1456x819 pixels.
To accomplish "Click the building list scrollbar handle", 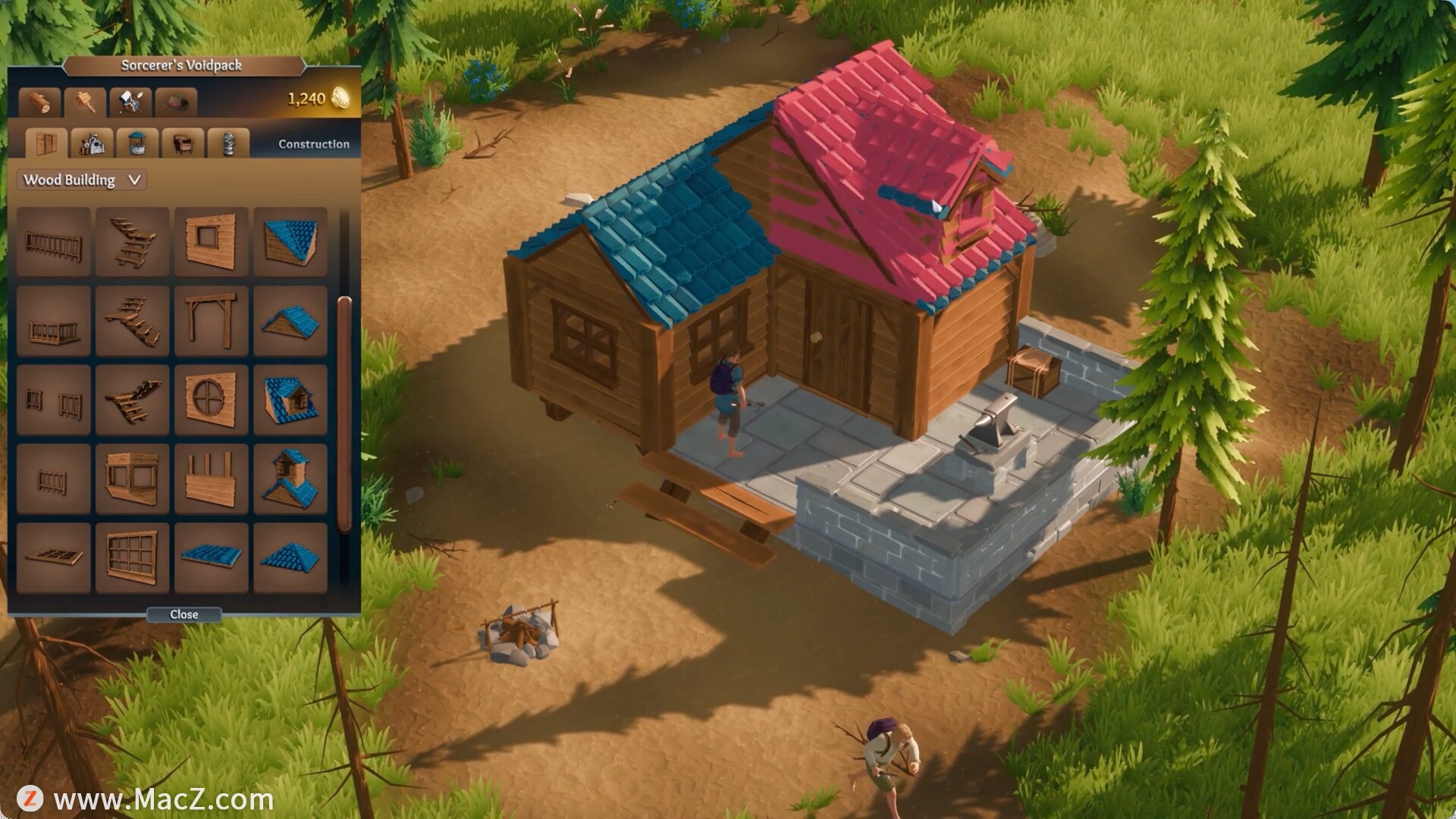I will (344, 413).
